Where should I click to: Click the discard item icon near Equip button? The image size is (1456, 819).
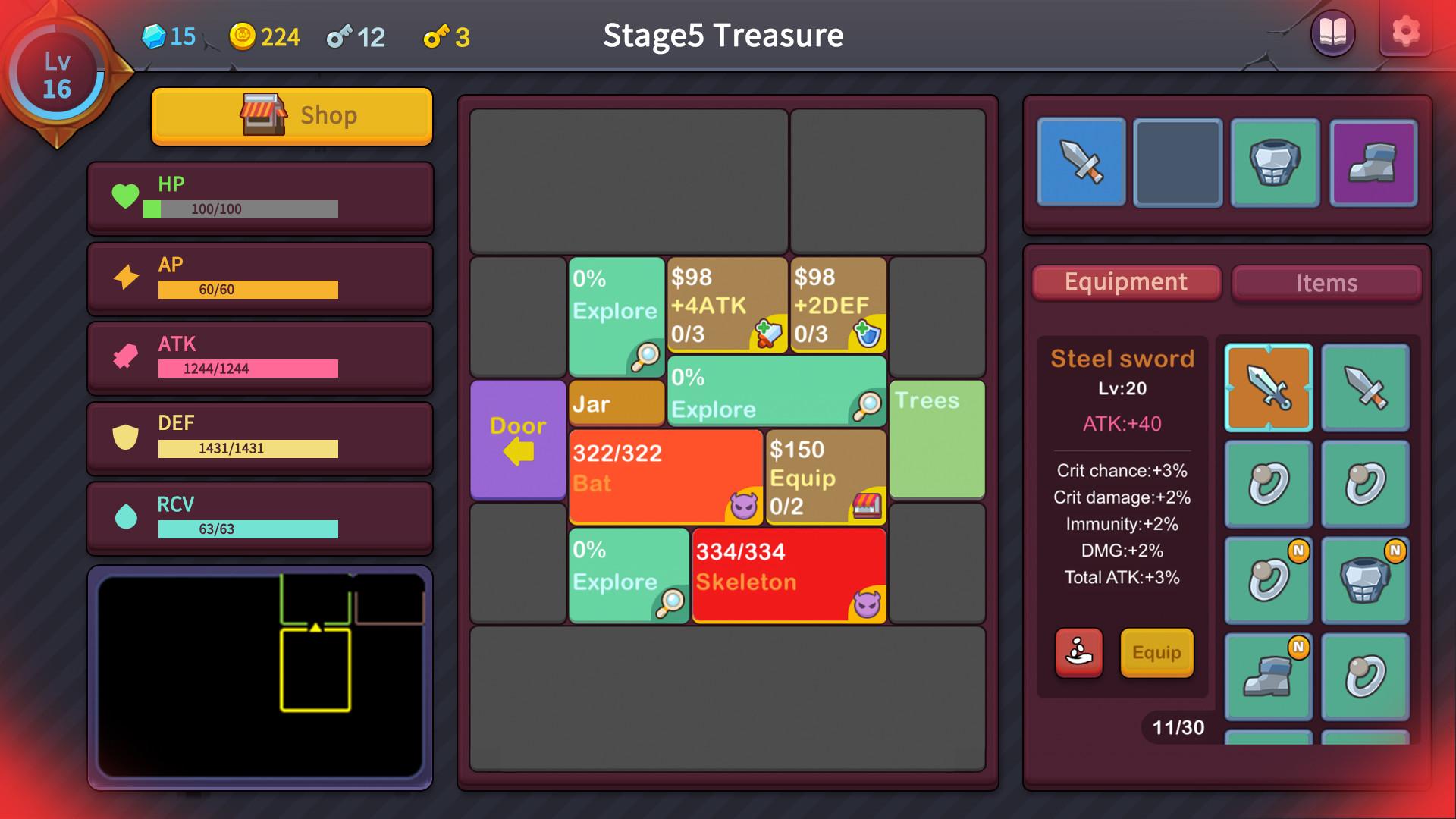[x=1078, y=653]
